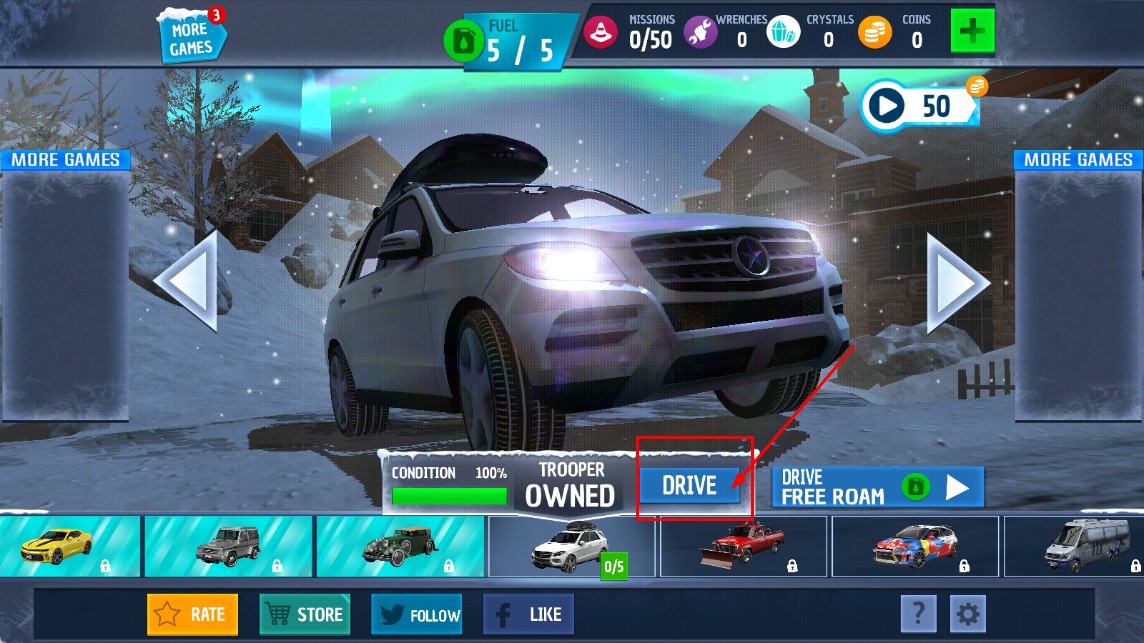
Task: Open settings with the gear icon
Action: click(968, 612)
